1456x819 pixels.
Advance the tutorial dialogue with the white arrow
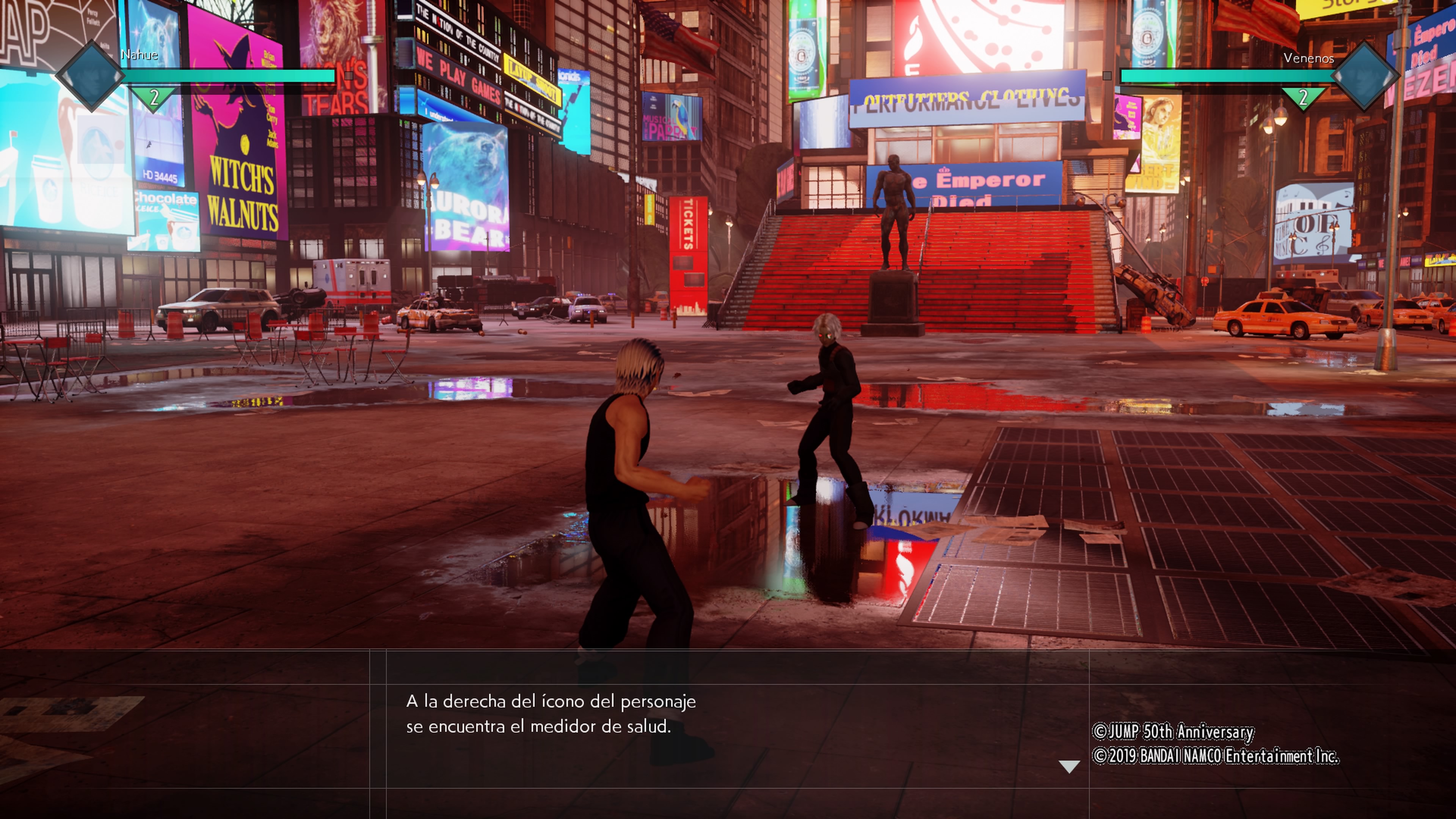[1068, 766]
